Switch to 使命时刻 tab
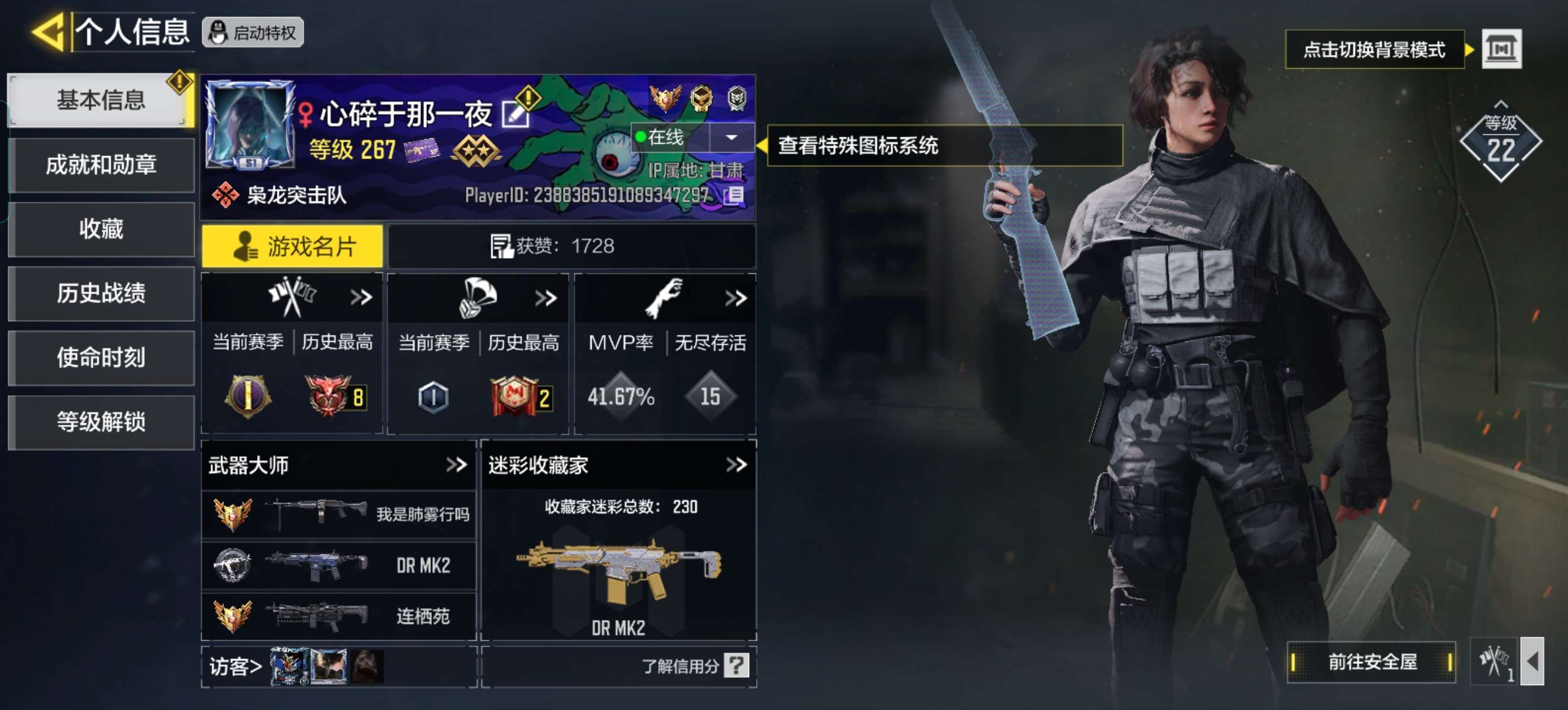1568x710 pixels. click(x=101, y=358)
